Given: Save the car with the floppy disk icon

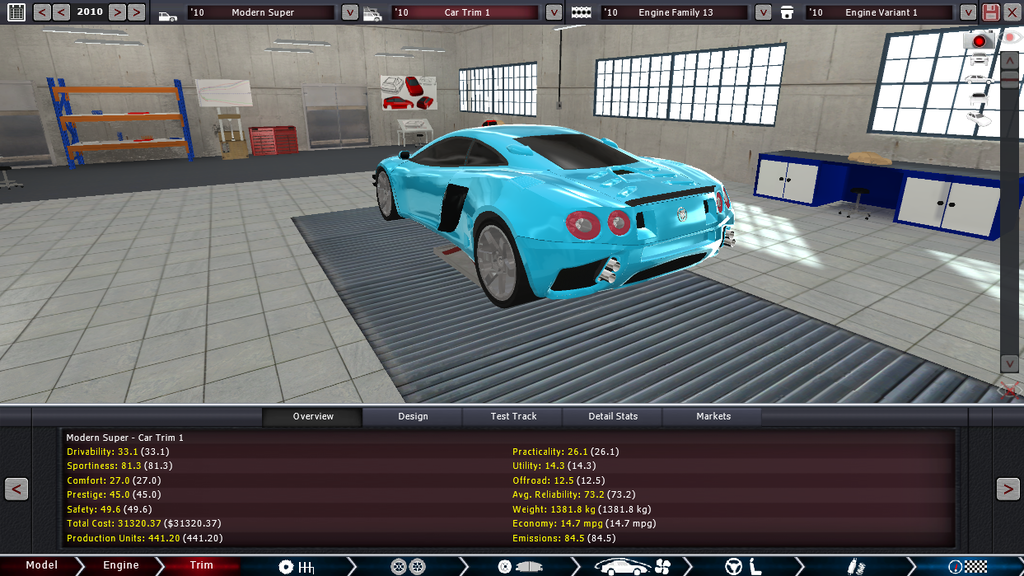Looking at the screenshot, I should point(991,12).
